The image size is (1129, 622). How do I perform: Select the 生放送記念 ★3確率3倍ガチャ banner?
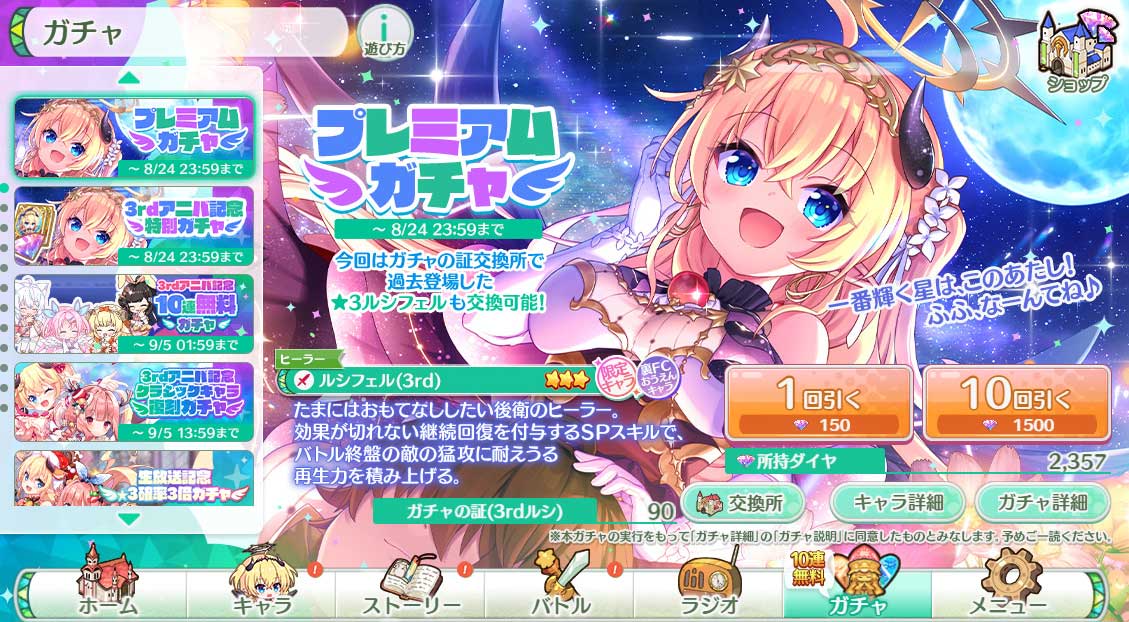coord(134,478)
